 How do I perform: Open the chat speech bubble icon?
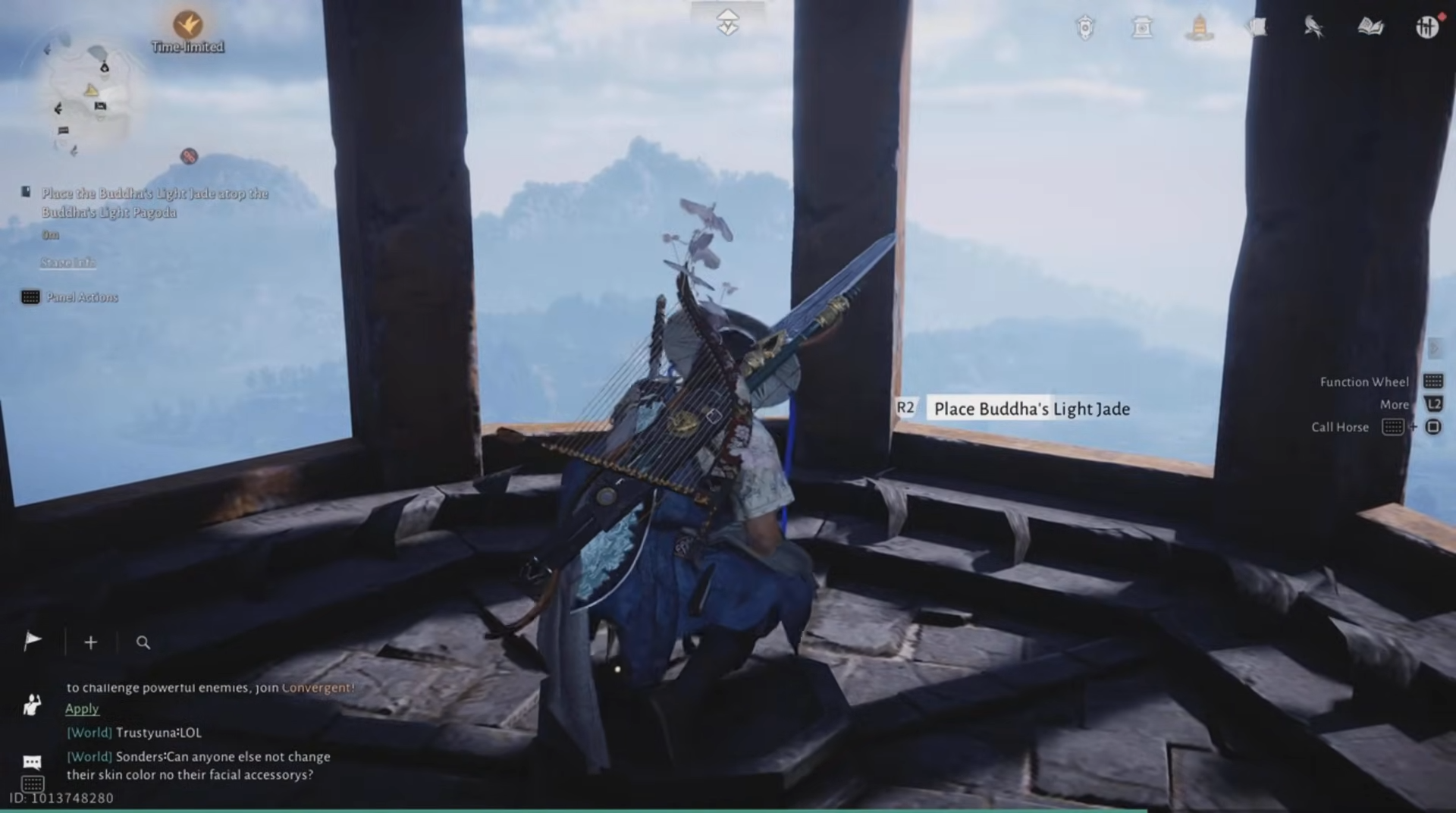32,761
